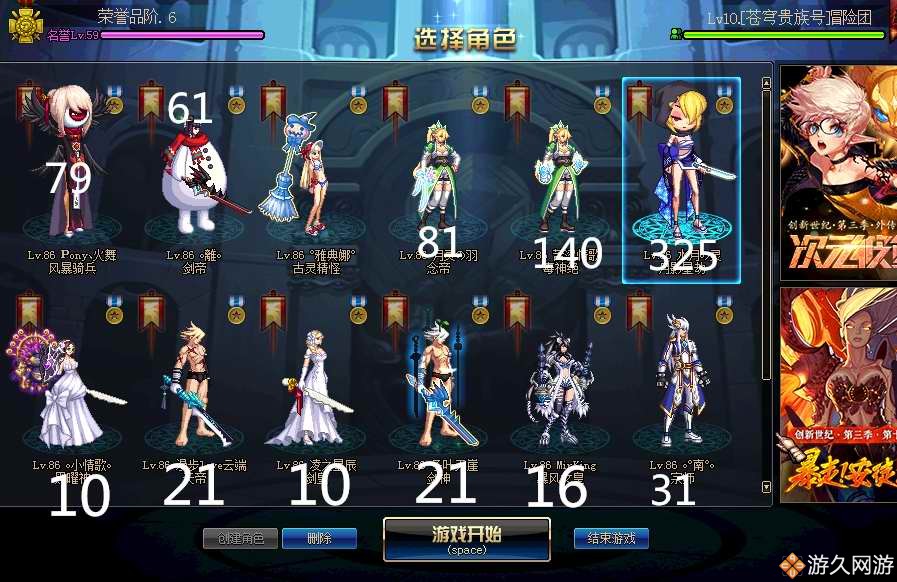The height and width of the screenshot is (582, 897).
Task: Start the game with 游戏开始 button
Action: 466,538
